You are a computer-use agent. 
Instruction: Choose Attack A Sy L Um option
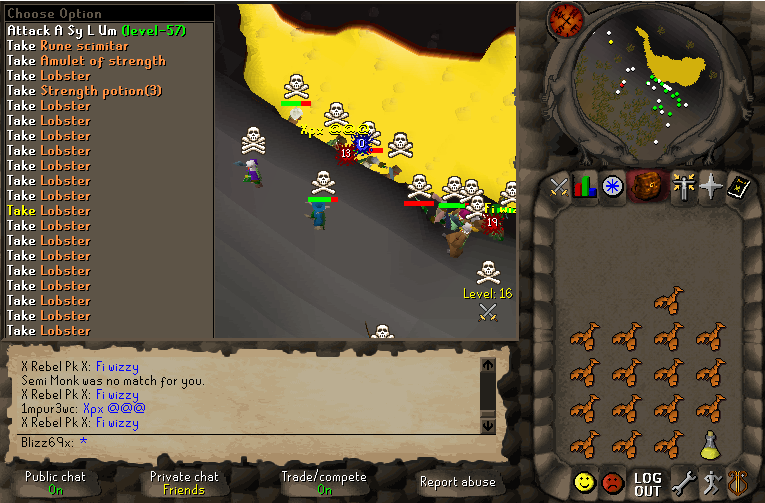click(x=96, y=31)
